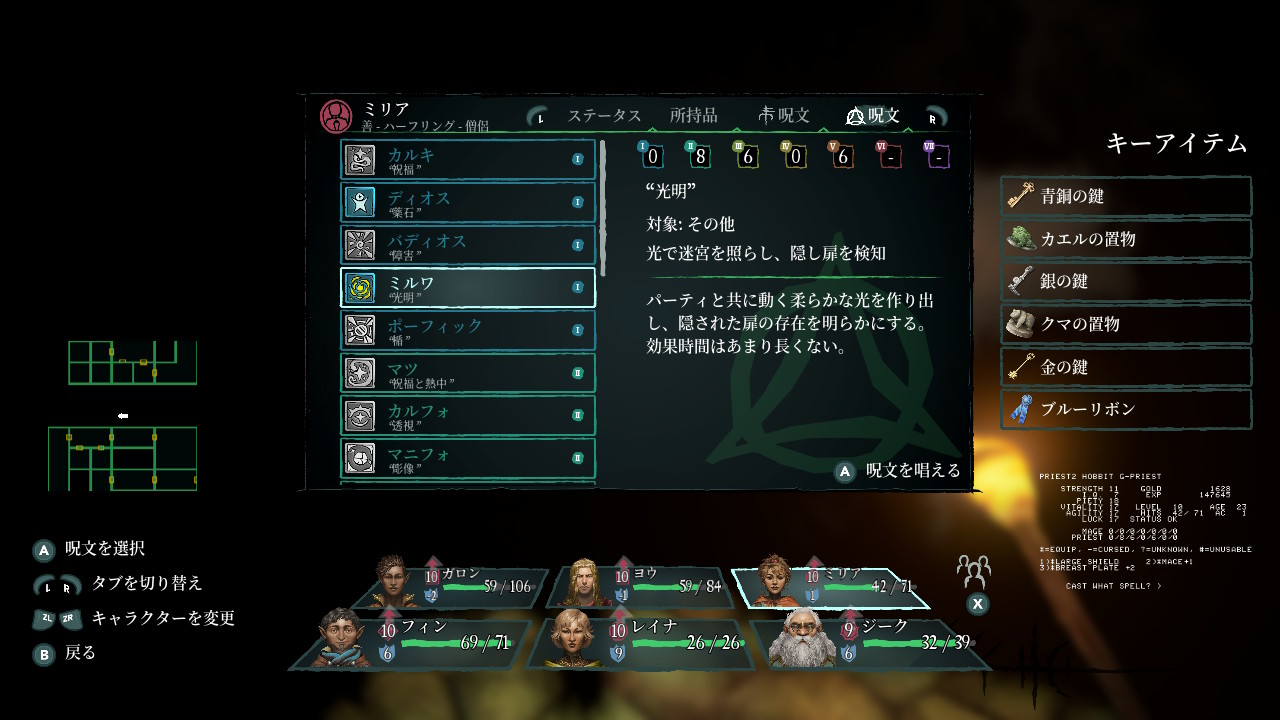Open the 所持品 inventory tab
Screen dimensions: 1280x720
pyautogui.click(x=693, y=116)
